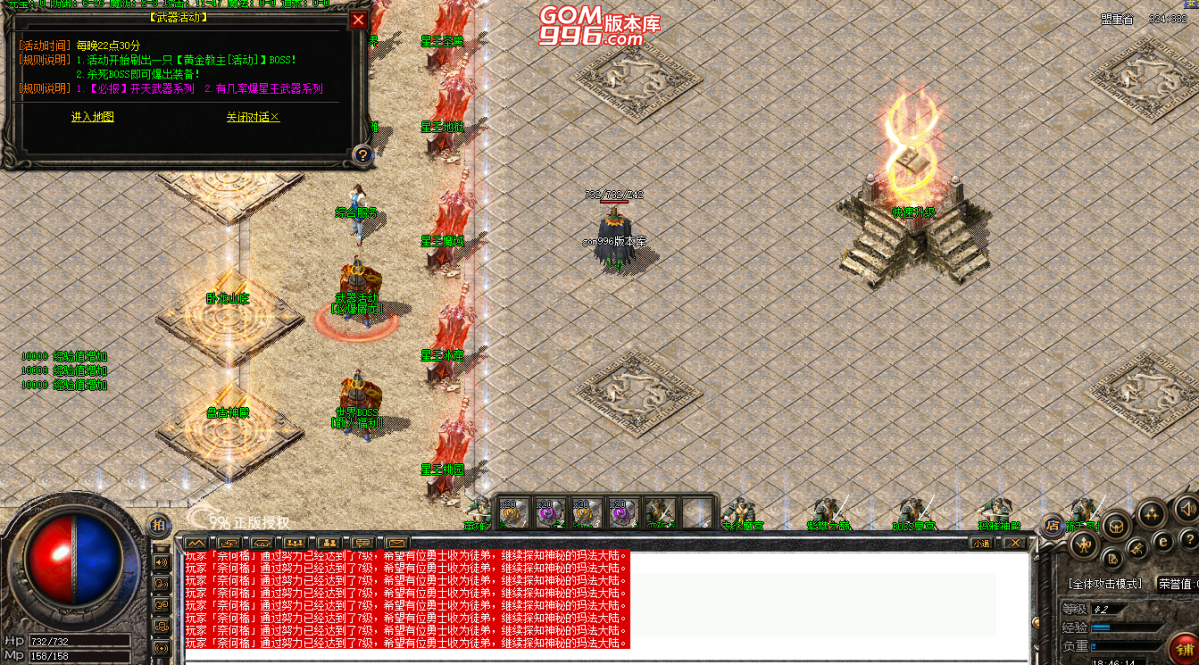The height and width of the screenshot is (665, 1199).
Task: Close the chat panel with its X button
Action: click(x=1014, y=543)
